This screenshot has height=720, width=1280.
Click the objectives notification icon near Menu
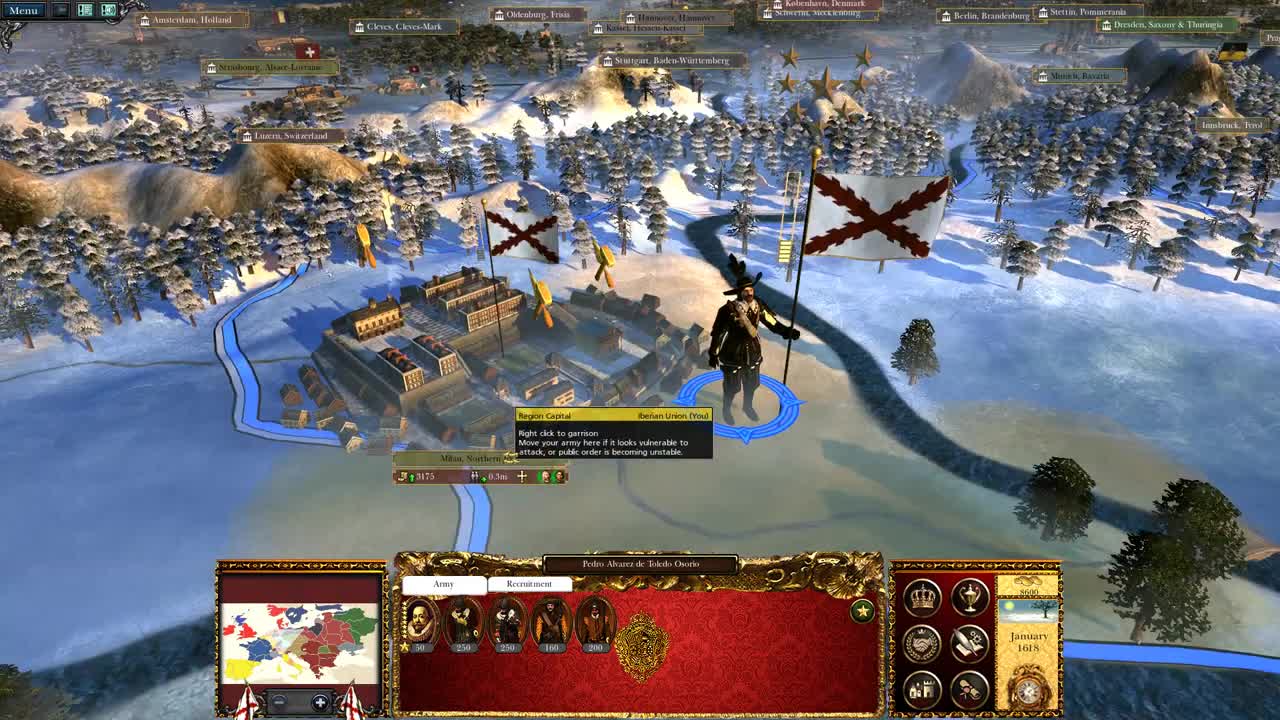click(x=85, y=10)
